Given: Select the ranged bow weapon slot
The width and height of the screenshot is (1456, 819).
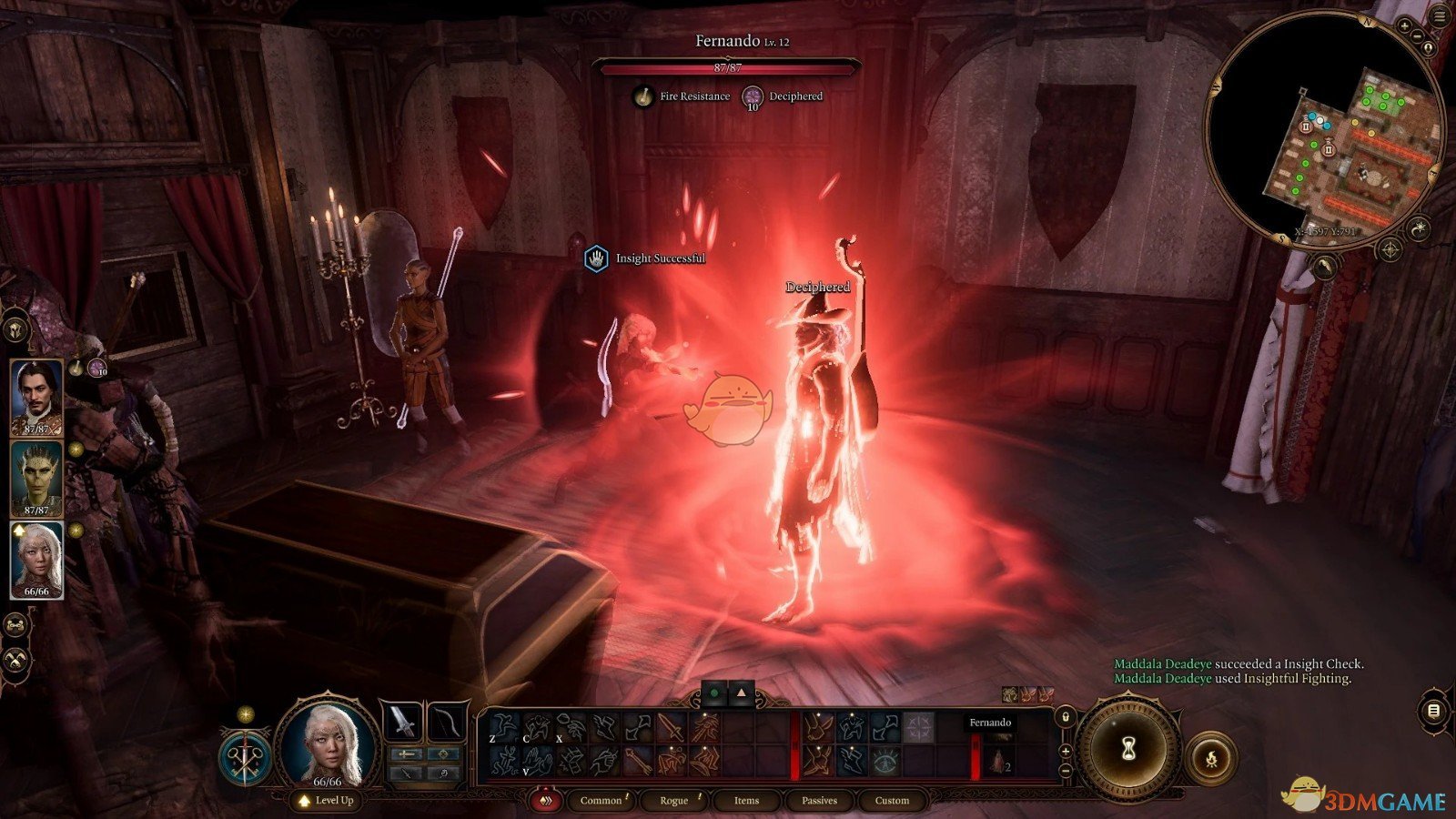Looking at the screenshot, I should click(447, 723).
